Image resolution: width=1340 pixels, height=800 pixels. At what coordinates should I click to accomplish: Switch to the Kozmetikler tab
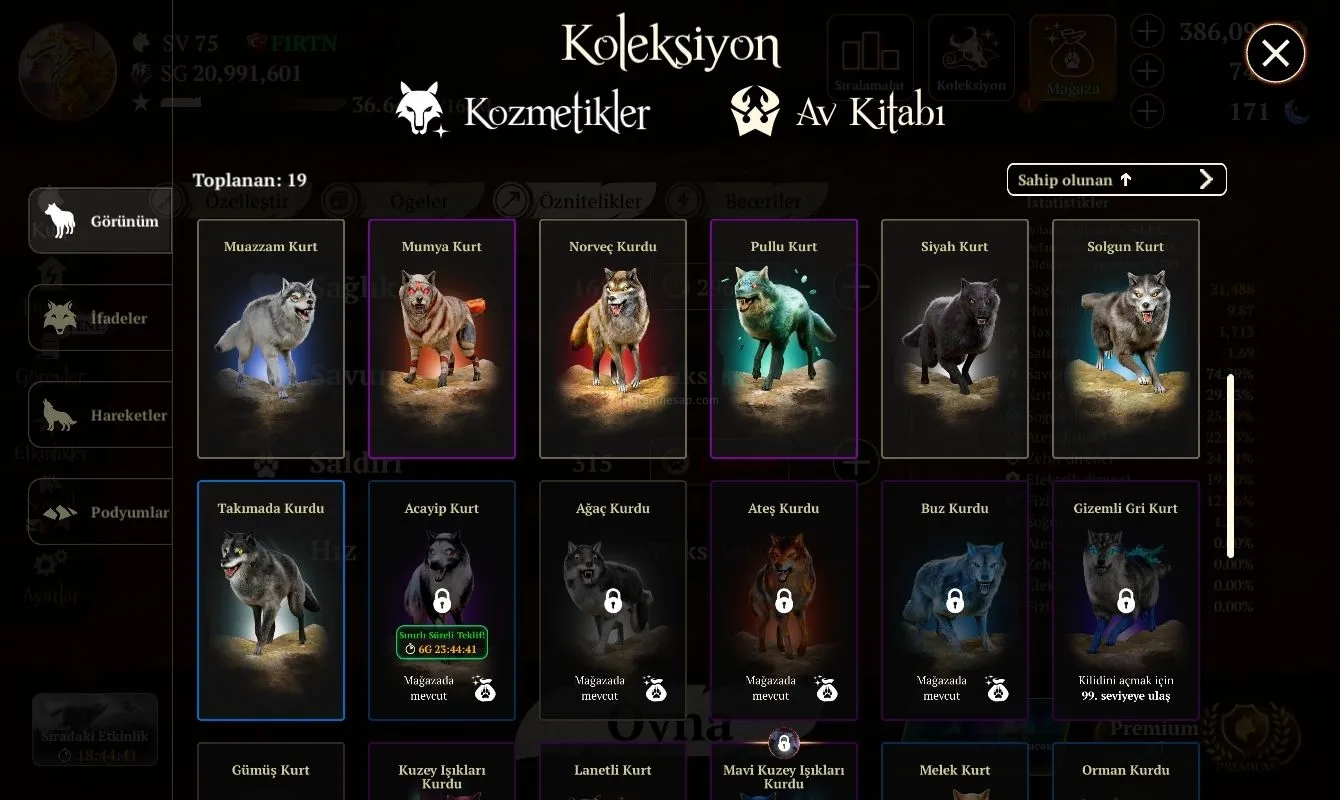(x=523, y=112)
